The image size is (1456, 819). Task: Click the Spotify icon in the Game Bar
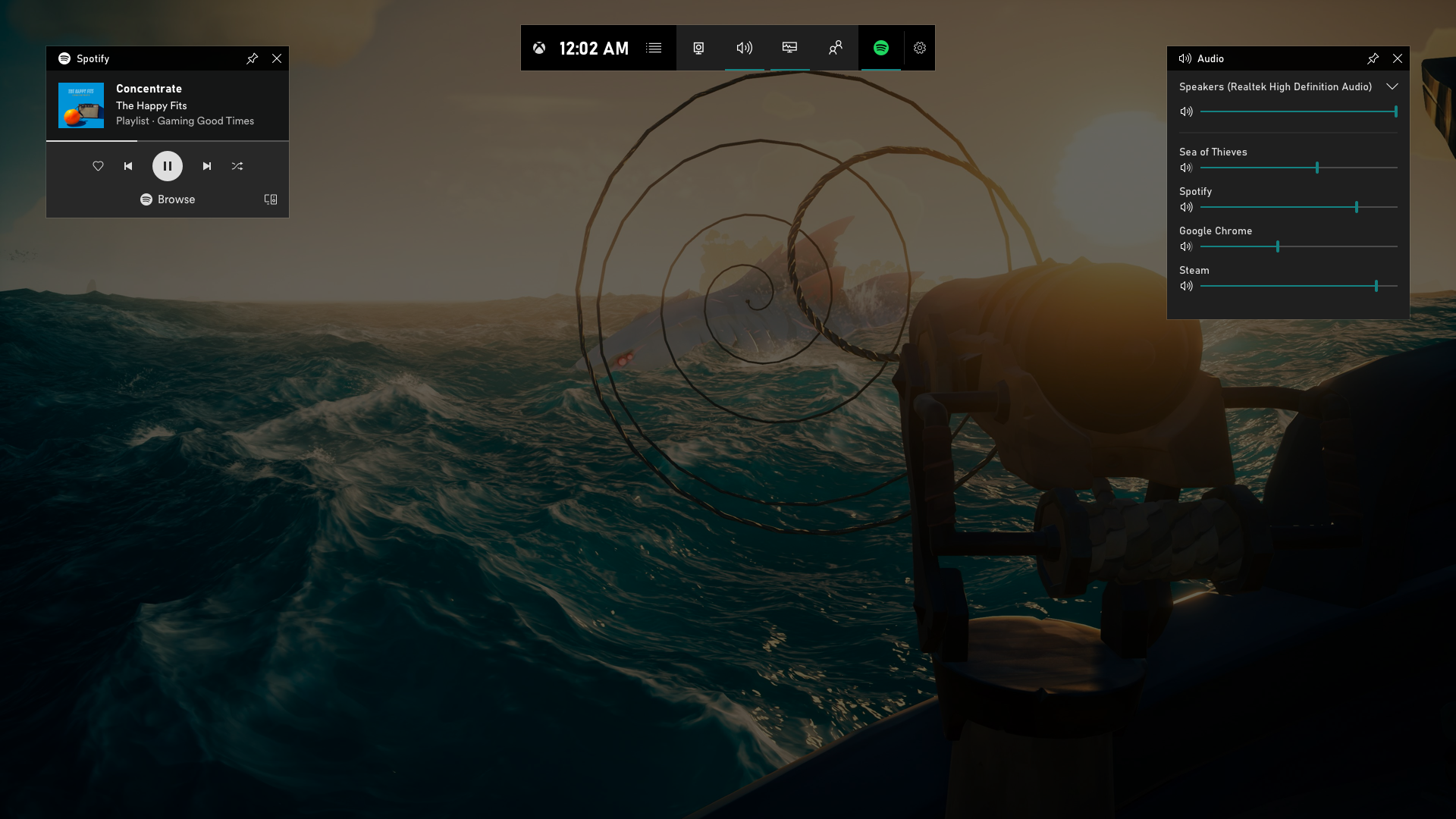pyautogui.click(x=880, y=48)
